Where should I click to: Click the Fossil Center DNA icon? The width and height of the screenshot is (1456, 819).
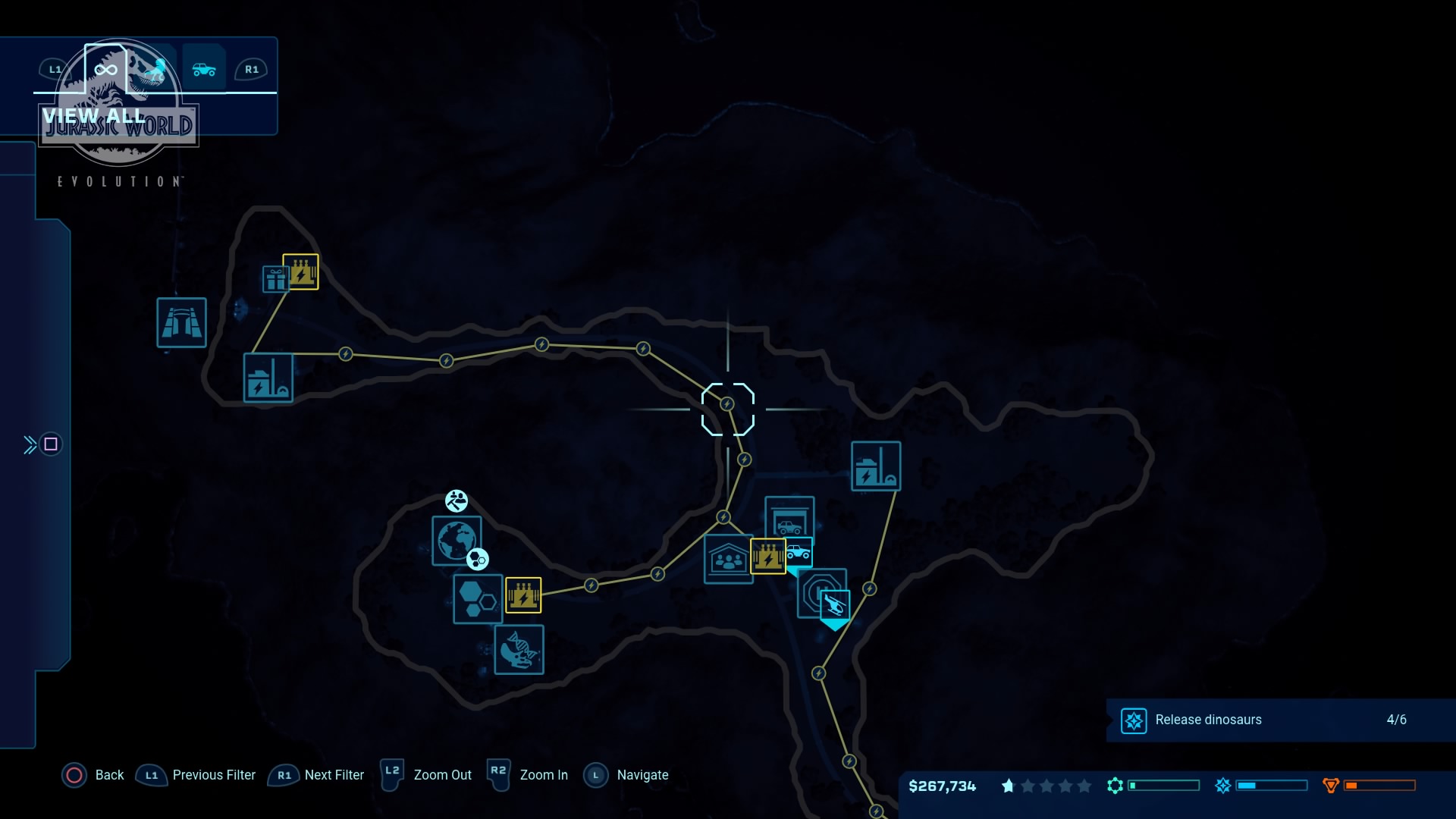[519, 650]
